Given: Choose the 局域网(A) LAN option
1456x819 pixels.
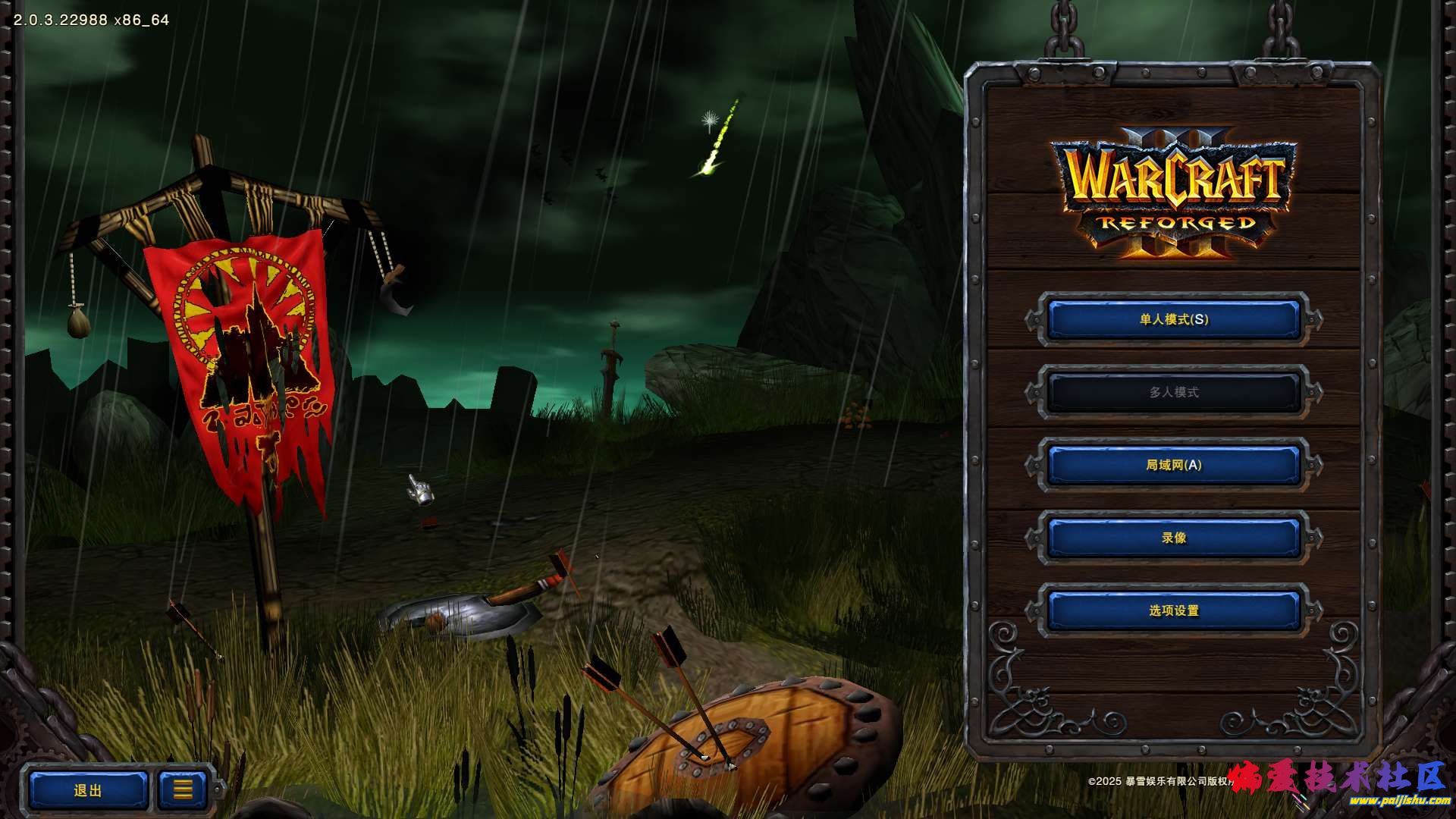Looking at the screenshot, I should (1173, 465).
